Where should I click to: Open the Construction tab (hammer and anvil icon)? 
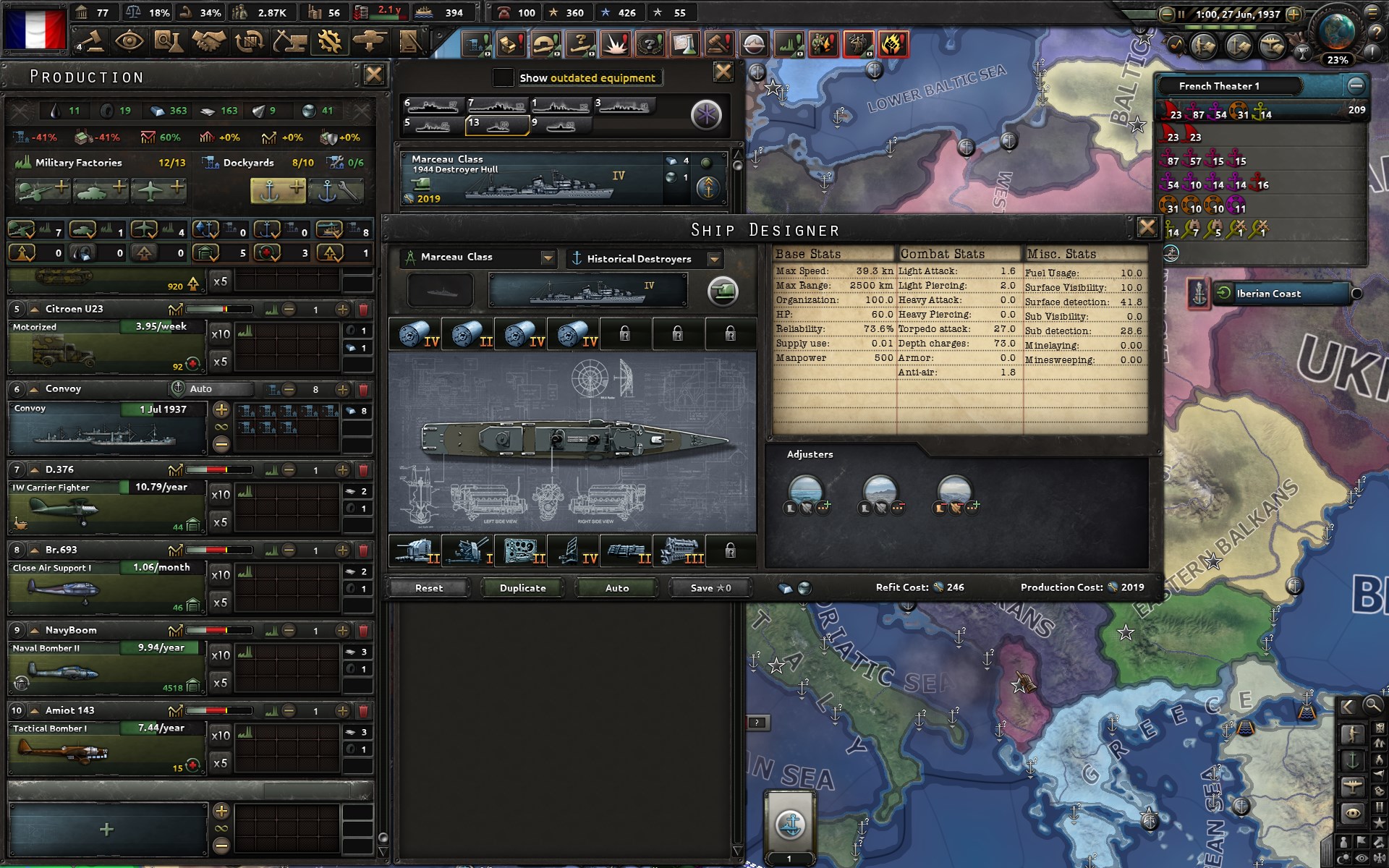(x=289, y=42)
